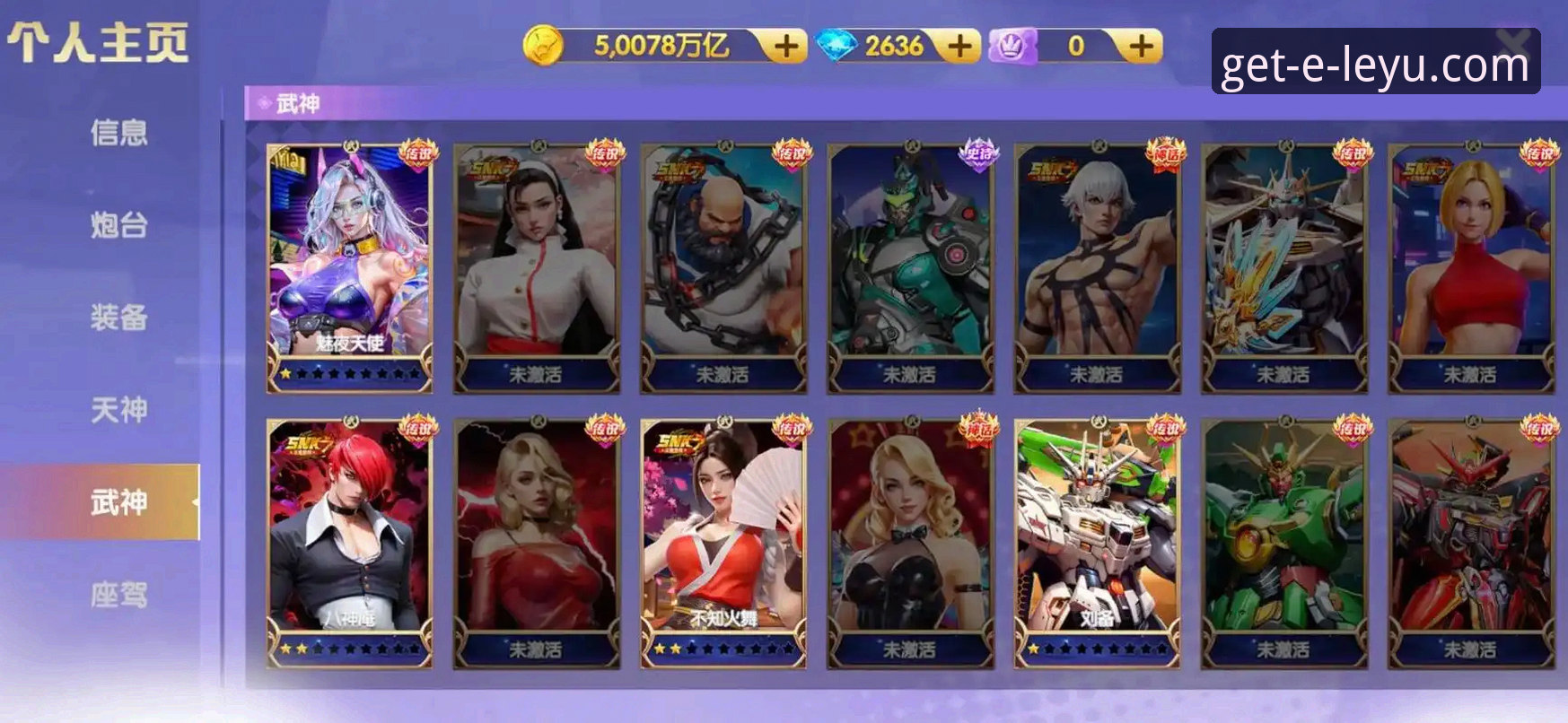Choose the green armored mecha card

1283,542
